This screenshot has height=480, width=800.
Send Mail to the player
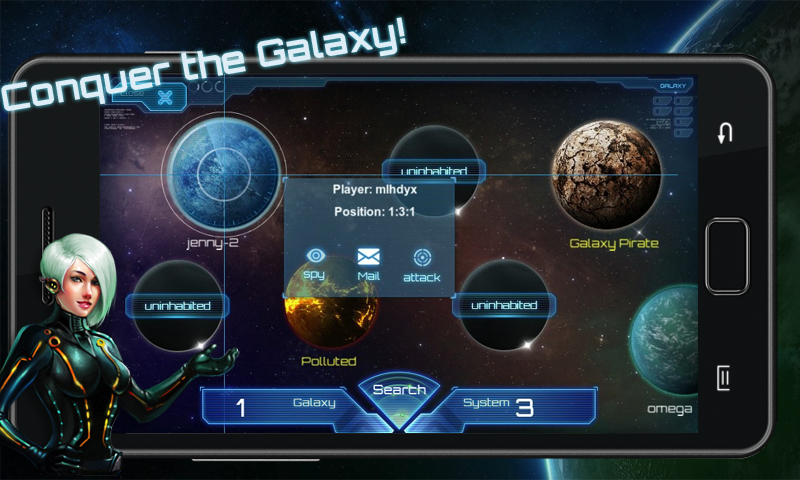pyautogui.click(x=368, y=262)
